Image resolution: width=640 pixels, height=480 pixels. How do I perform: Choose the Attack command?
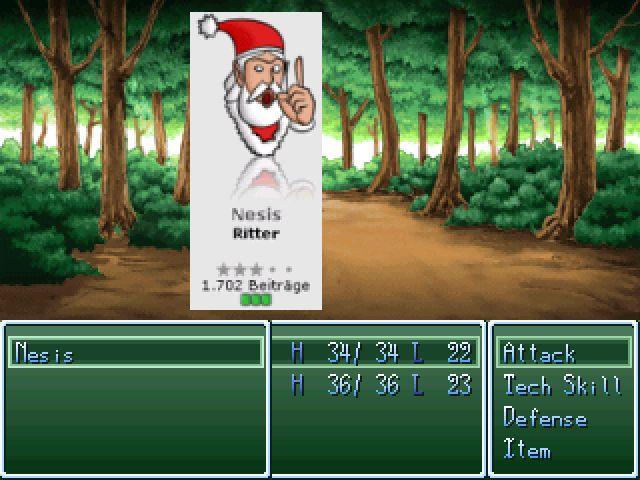click(x=539, y=353)
